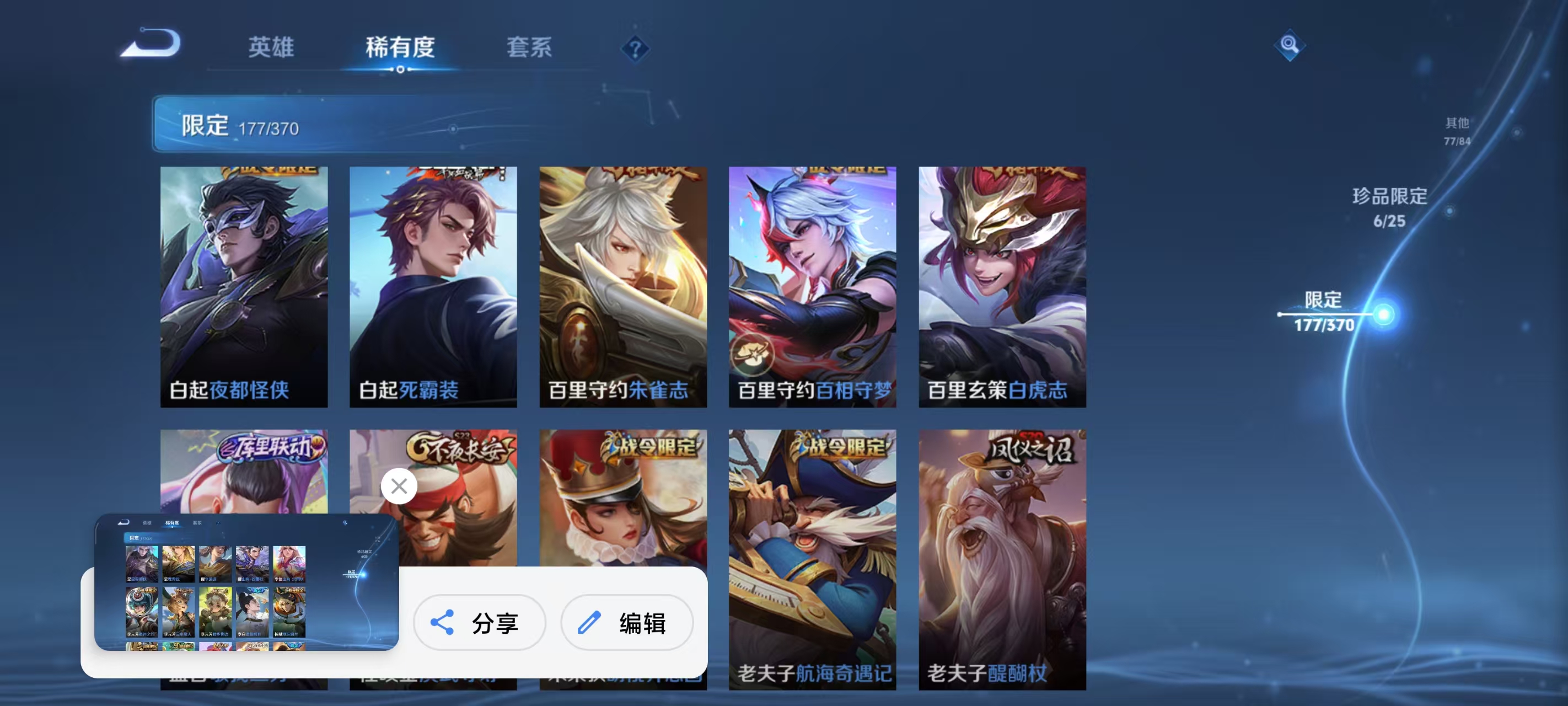Select the 白起夜都怪侠 skin card

[x=244, y=285]
